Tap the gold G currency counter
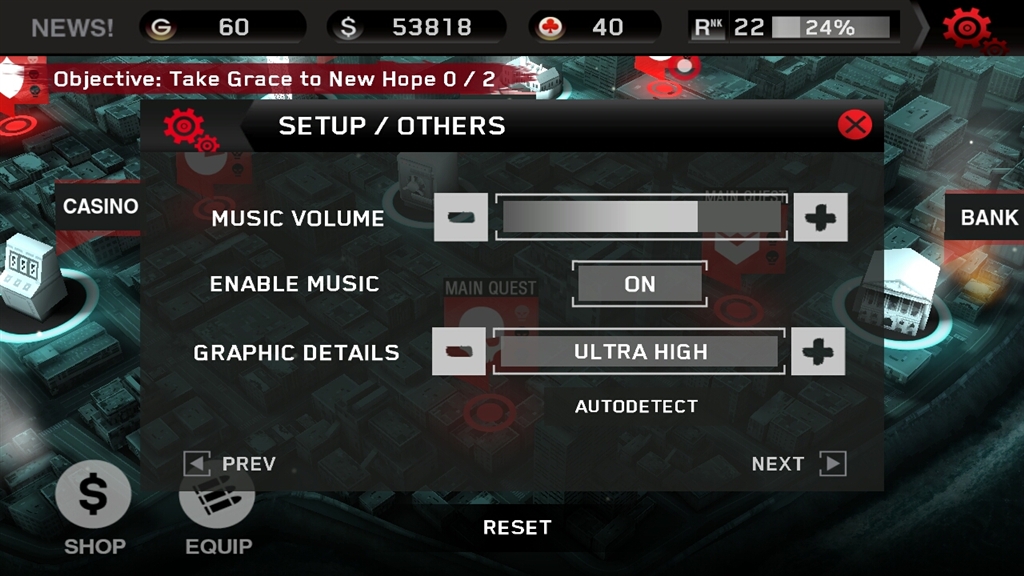Image resolution: width=1024 pixels, height=576 pixels. 222,27
